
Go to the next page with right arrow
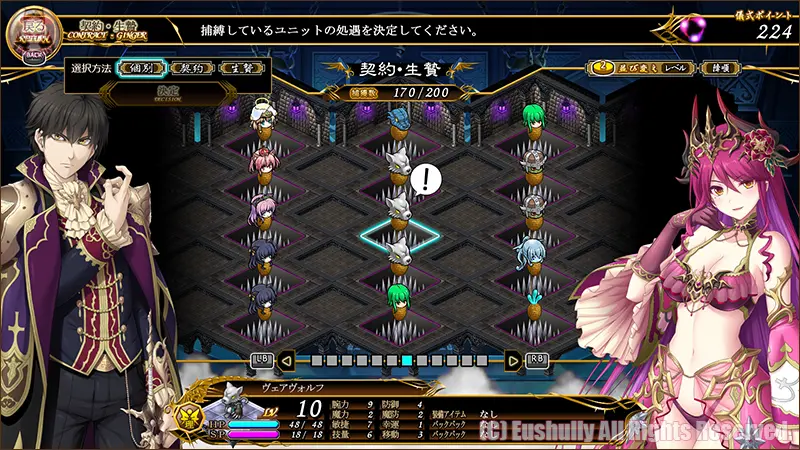click(513, 359)
